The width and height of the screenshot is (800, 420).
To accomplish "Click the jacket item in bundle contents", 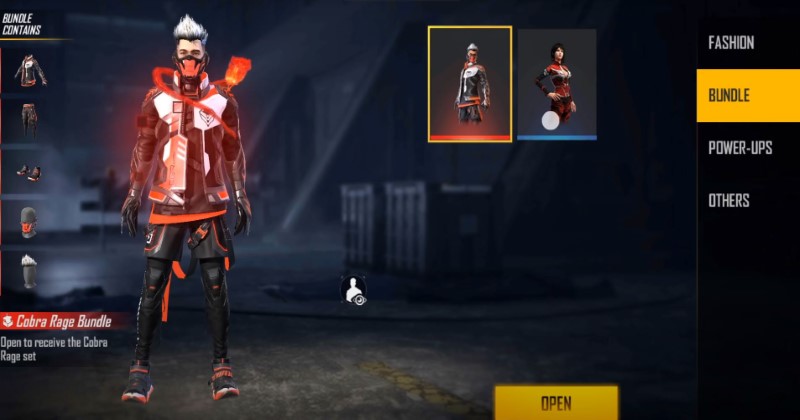I will tap(28, 70).
